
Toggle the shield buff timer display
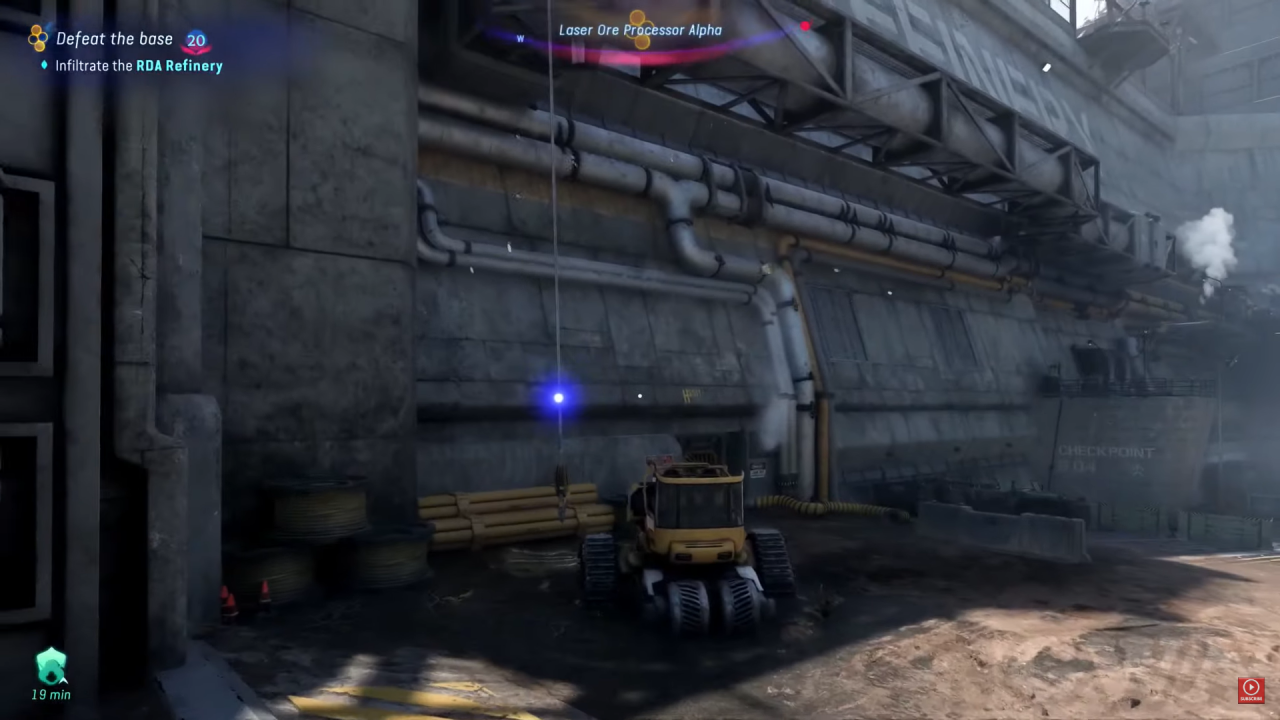coord(50,694)
